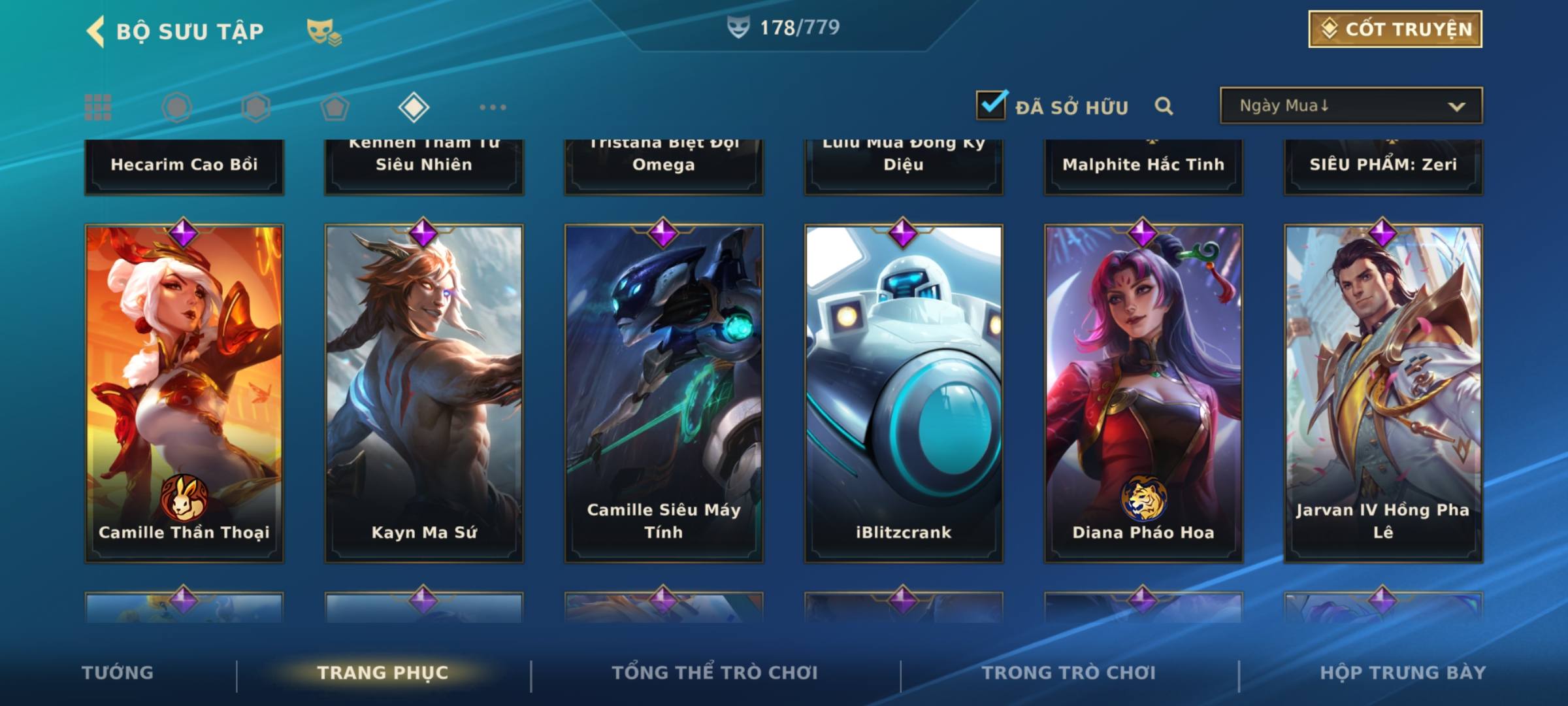
Task: Go back from Bộ Sưu Tập screen
Action: pyautogui.click(x=96, y=31)
